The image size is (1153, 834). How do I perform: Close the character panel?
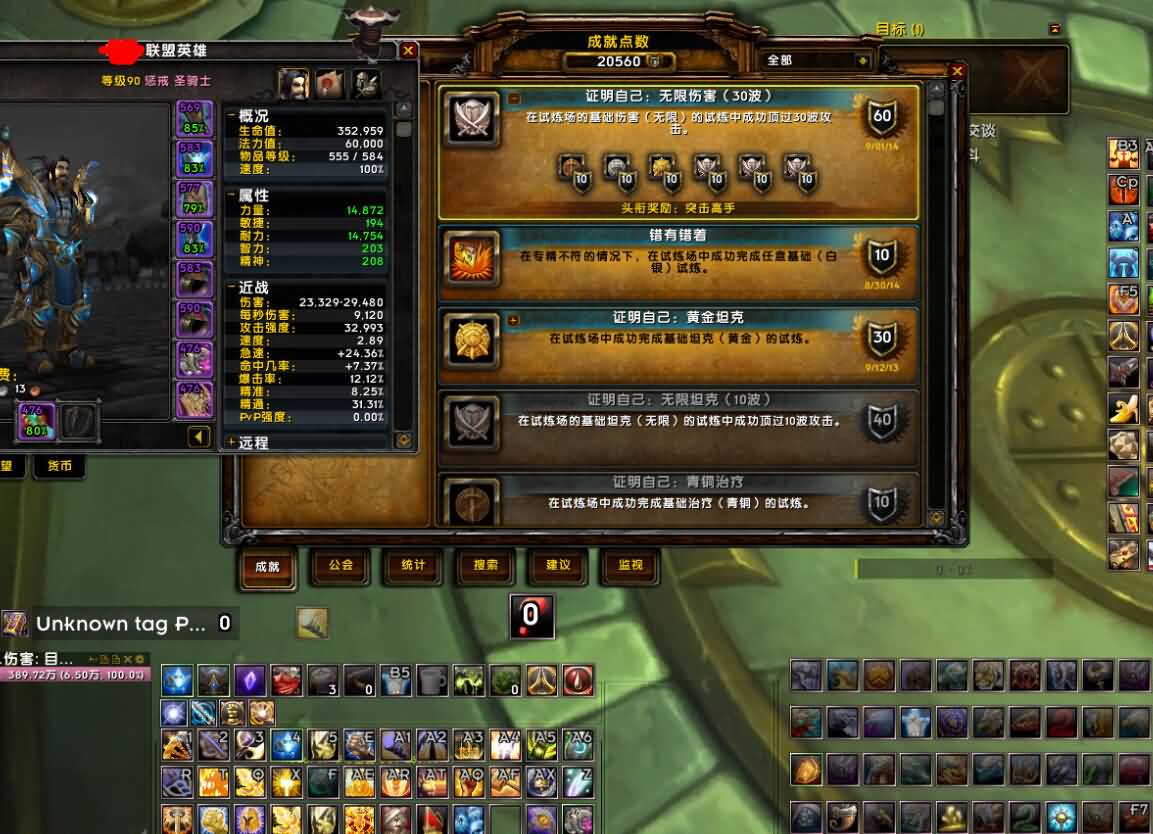[408, 50]
